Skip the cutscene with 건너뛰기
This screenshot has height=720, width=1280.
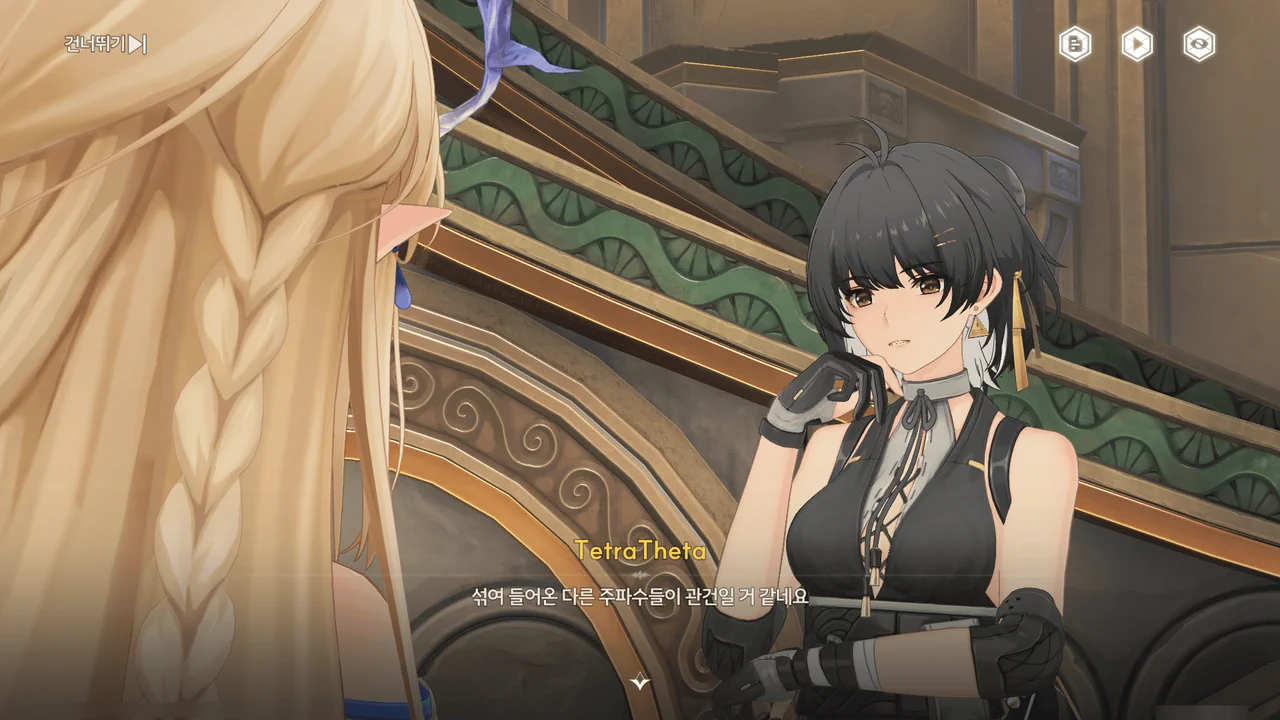pyautogui.click(x=106, y=44)
